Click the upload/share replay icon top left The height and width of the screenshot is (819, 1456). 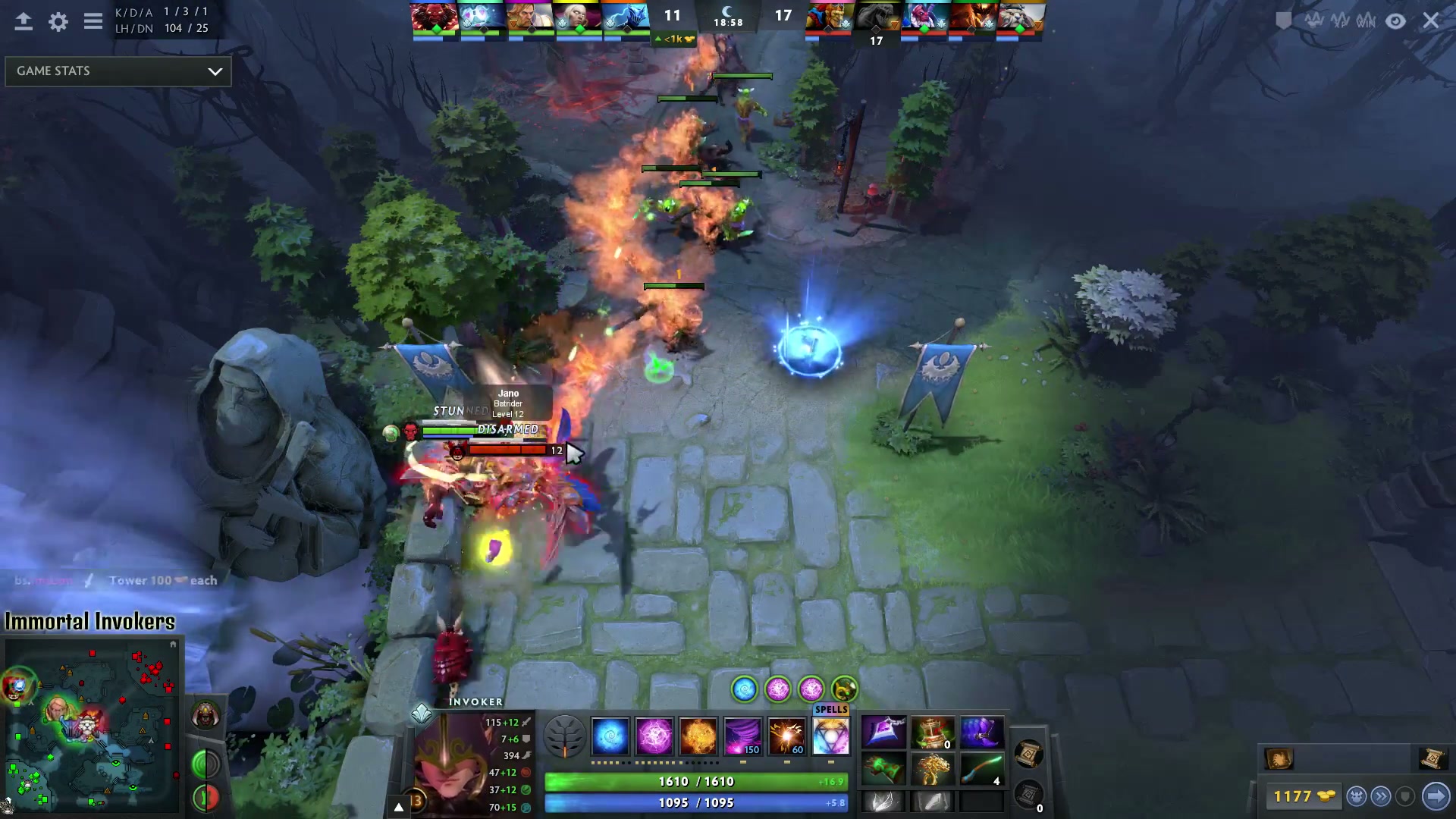pos(24,22)
